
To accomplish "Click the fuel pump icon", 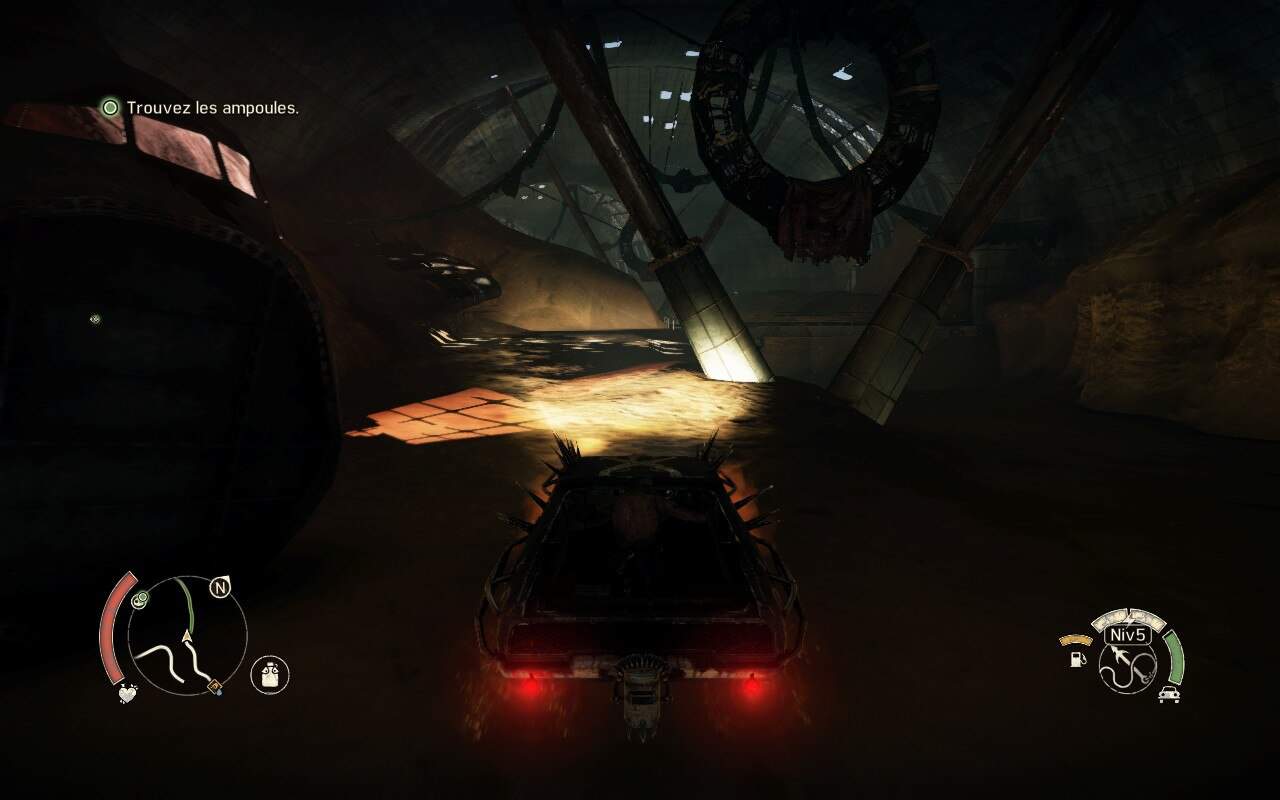I will [1078, 661].
